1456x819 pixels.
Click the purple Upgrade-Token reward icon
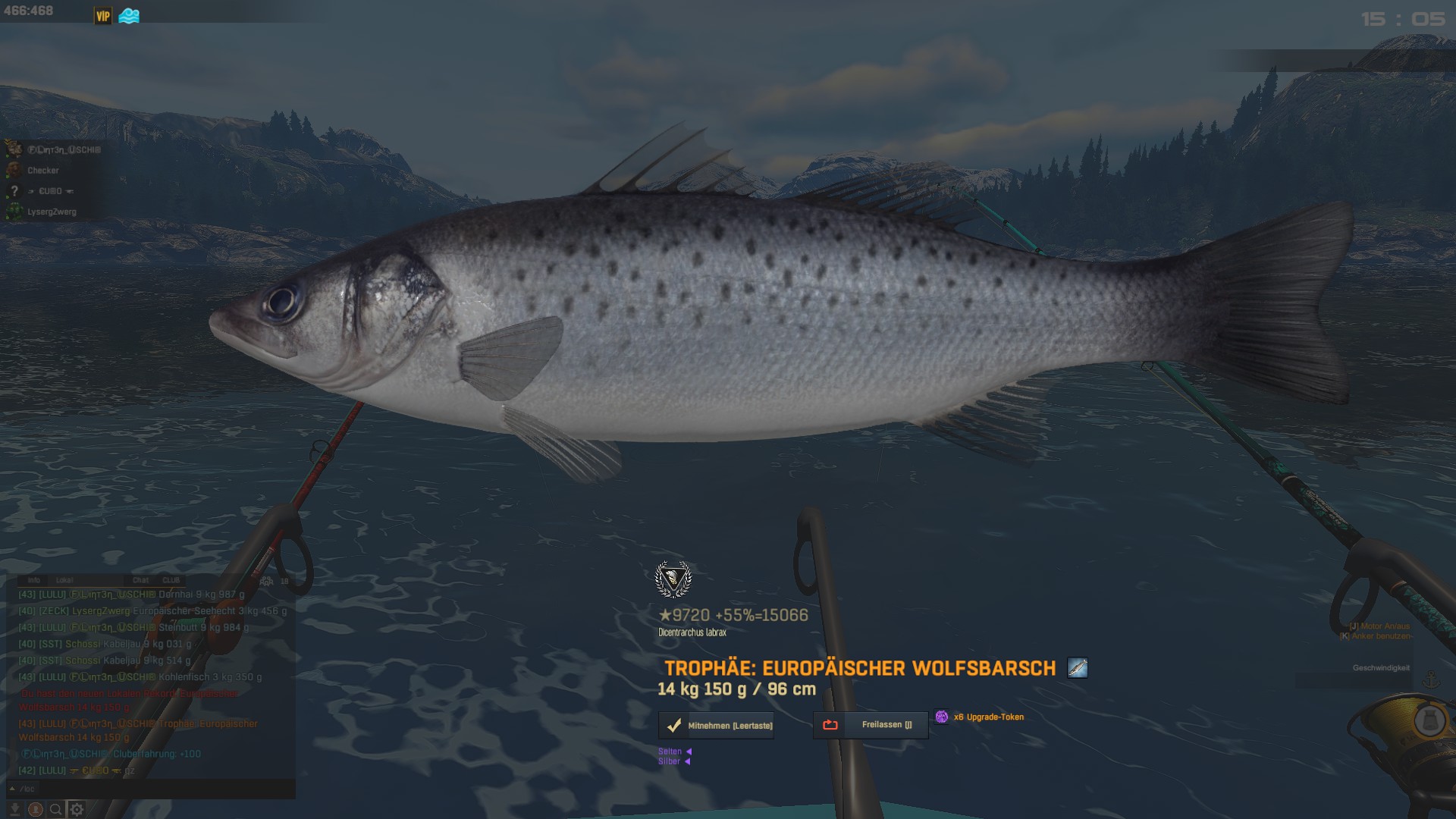click(x=942, y=717)
